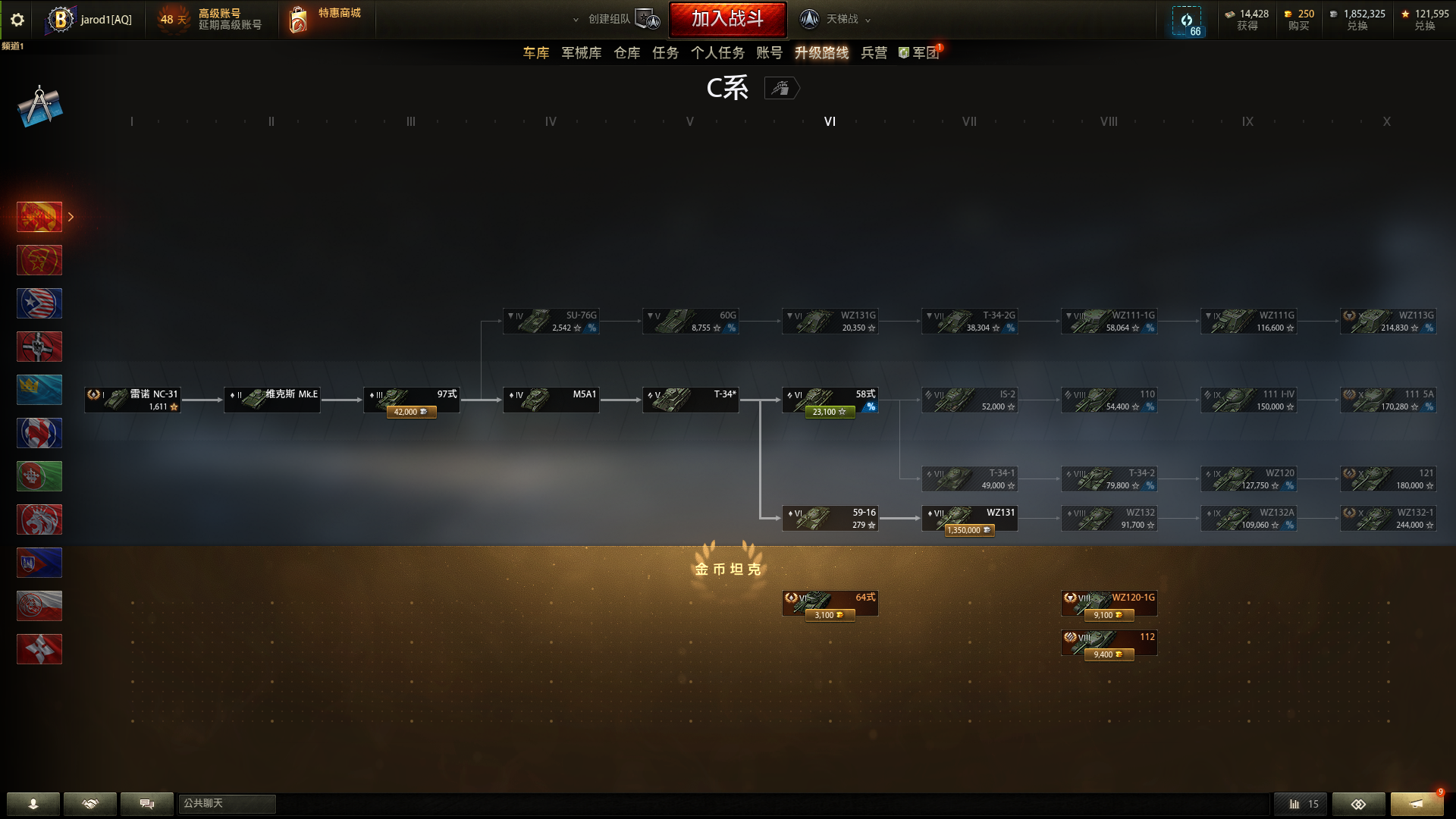Image resolution: width=1456 pixels, height=819 pixels.
Task: Select the USA nation flag
Action: pyautogui.click(x=39, y=303)
